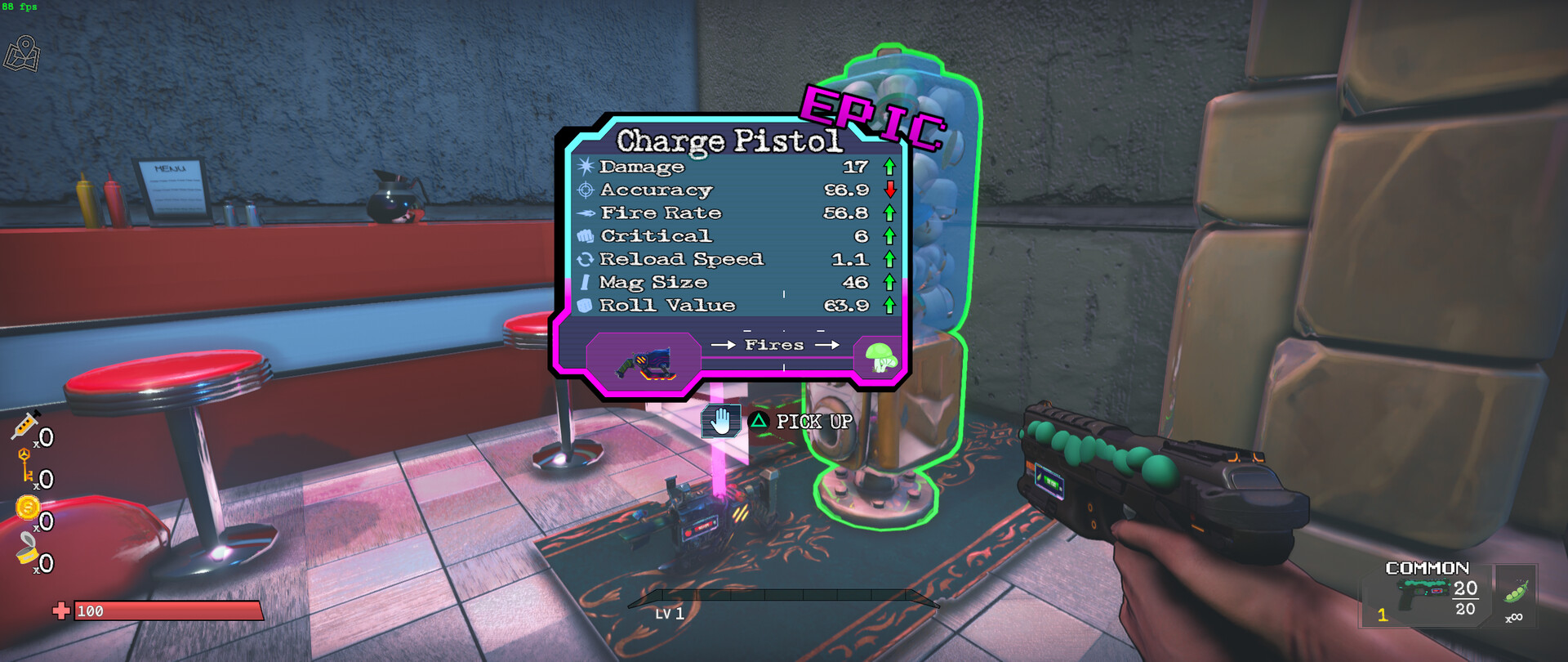Select the equipped Common pistol weapon slot
The height and width of the screenshot is (662, 1568).
pos(1424,597)
